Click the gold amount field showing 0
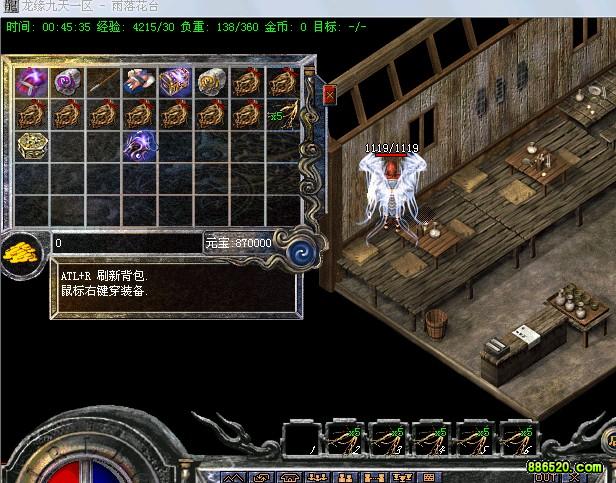Viewport: 616px width, 483px height. [125, 243]
